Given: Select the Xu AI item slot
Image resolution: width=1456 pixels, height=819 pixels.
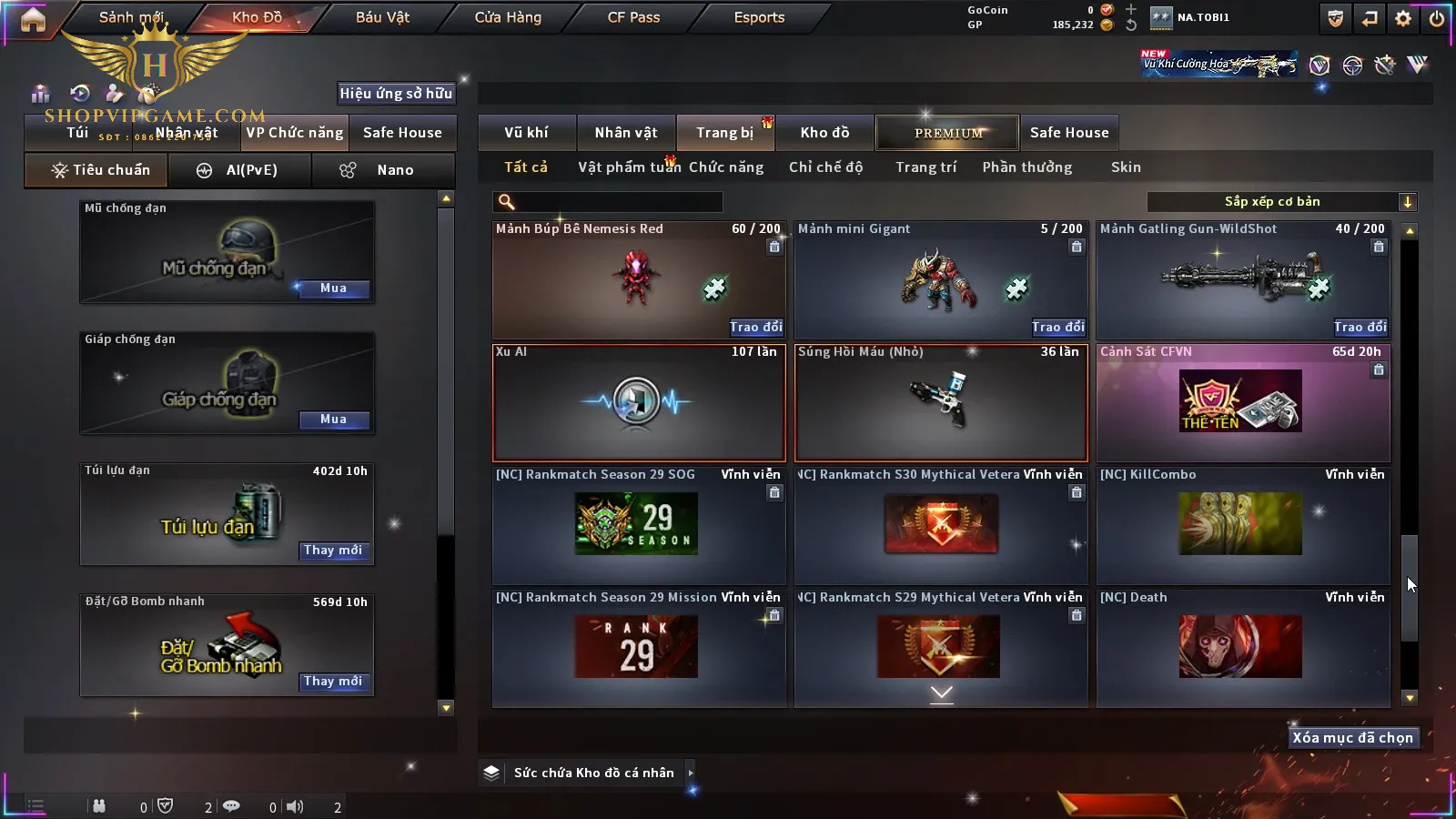Looking at the screenshot, I should (x=638, y=403).
